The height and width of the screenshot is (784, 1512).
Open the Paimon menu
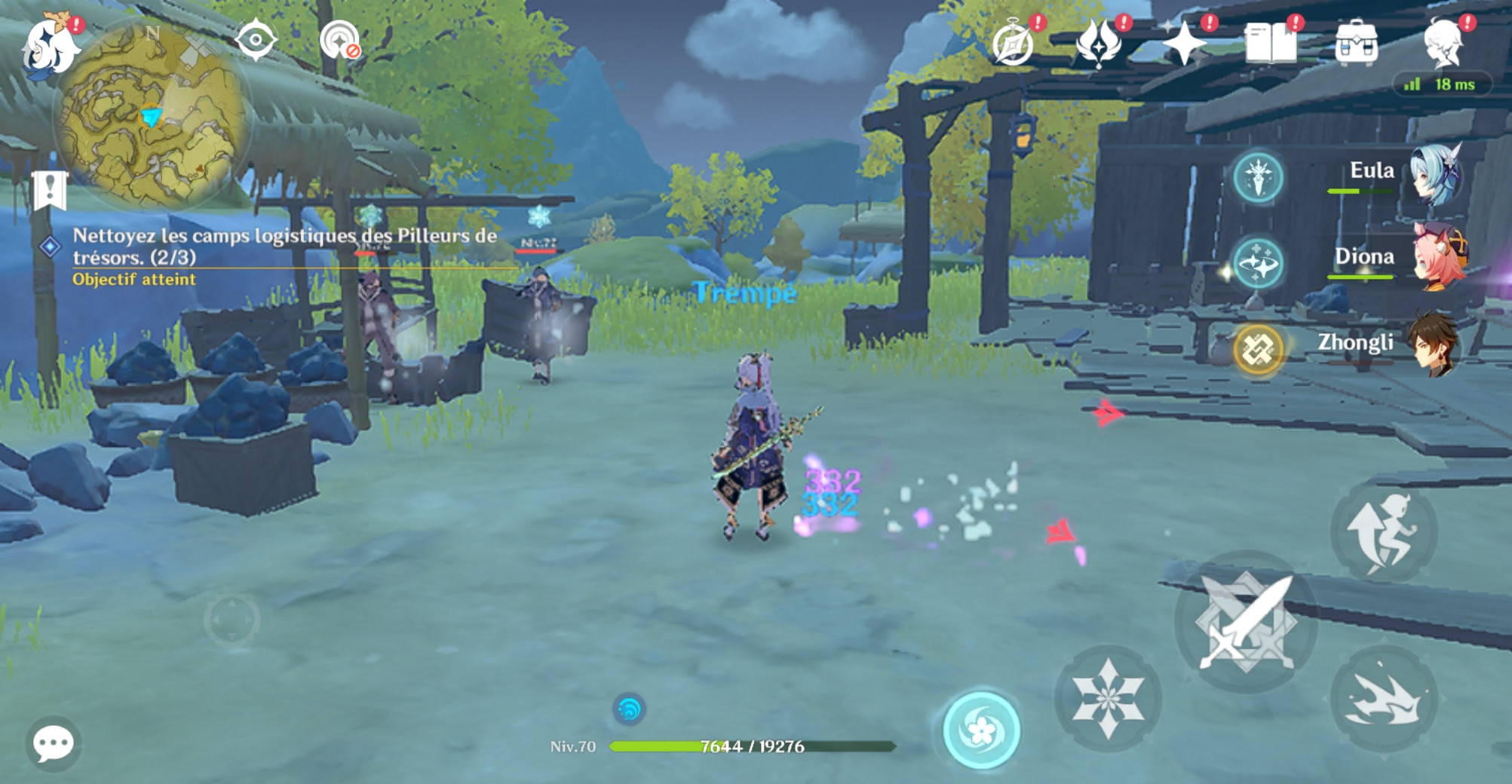click(50, 47)
